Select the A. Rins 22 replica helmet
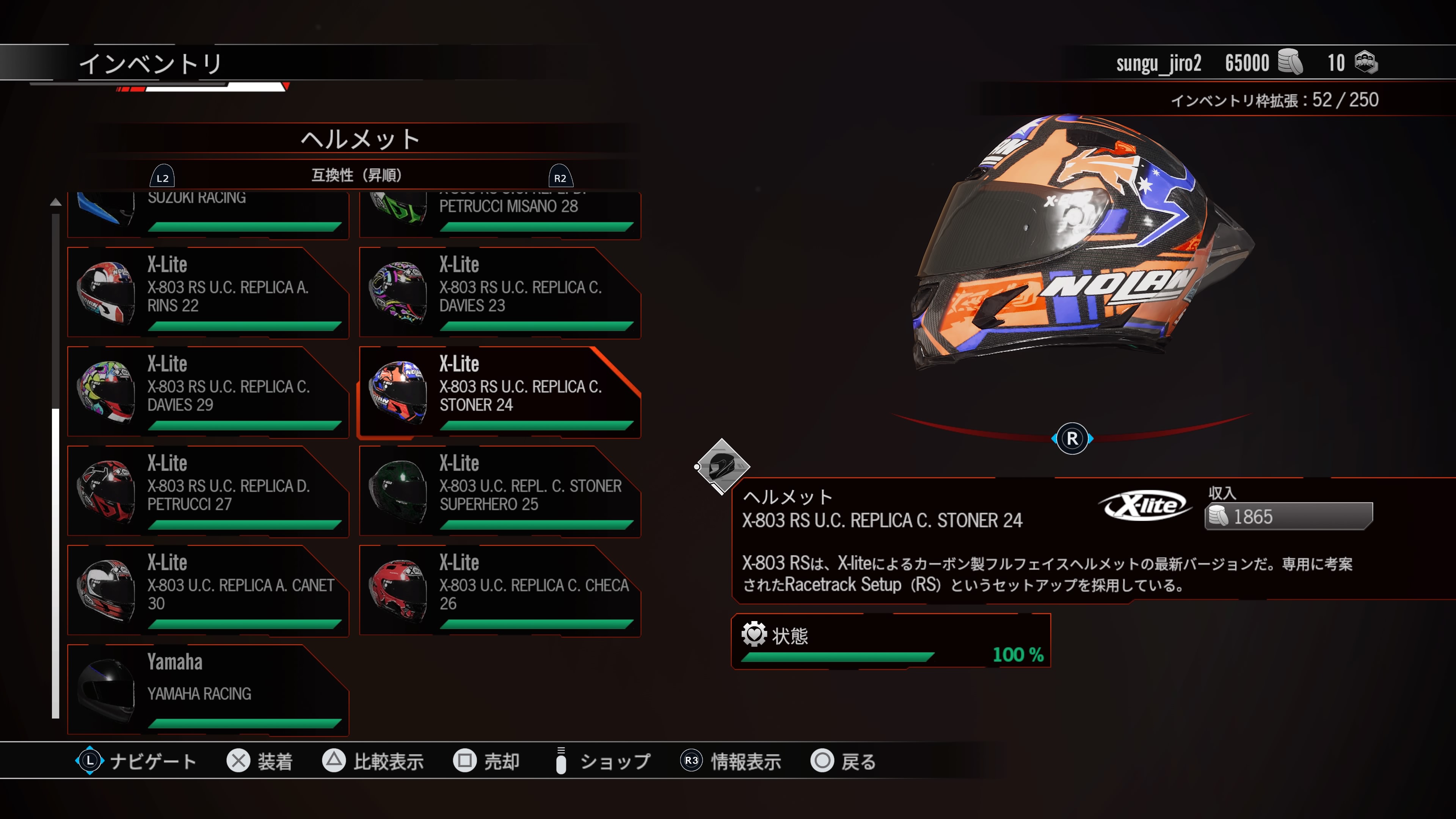The image size is (1456, 819). (x=207, y=293)
